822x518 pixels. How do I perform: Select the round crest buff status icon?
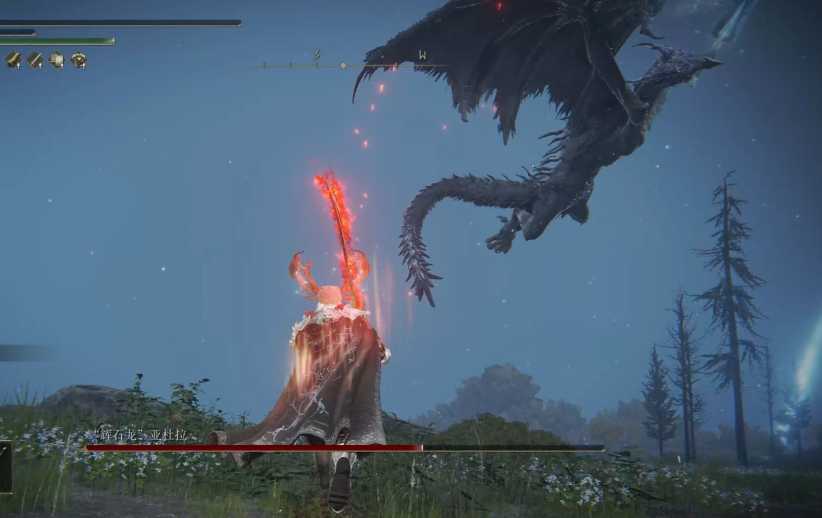pos(79,60)
